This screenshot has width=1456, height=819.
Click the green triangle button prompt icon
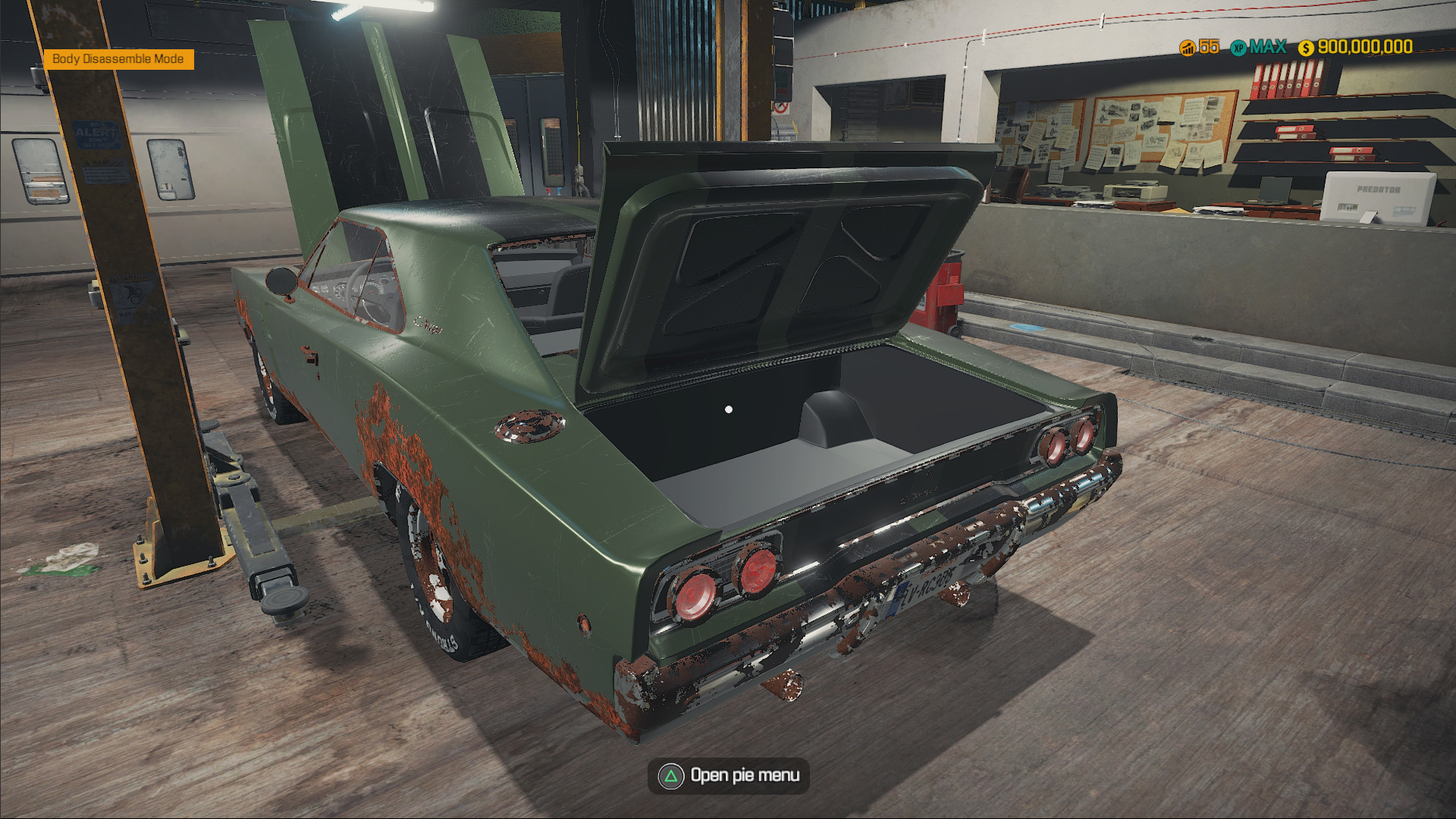point(670,776)
